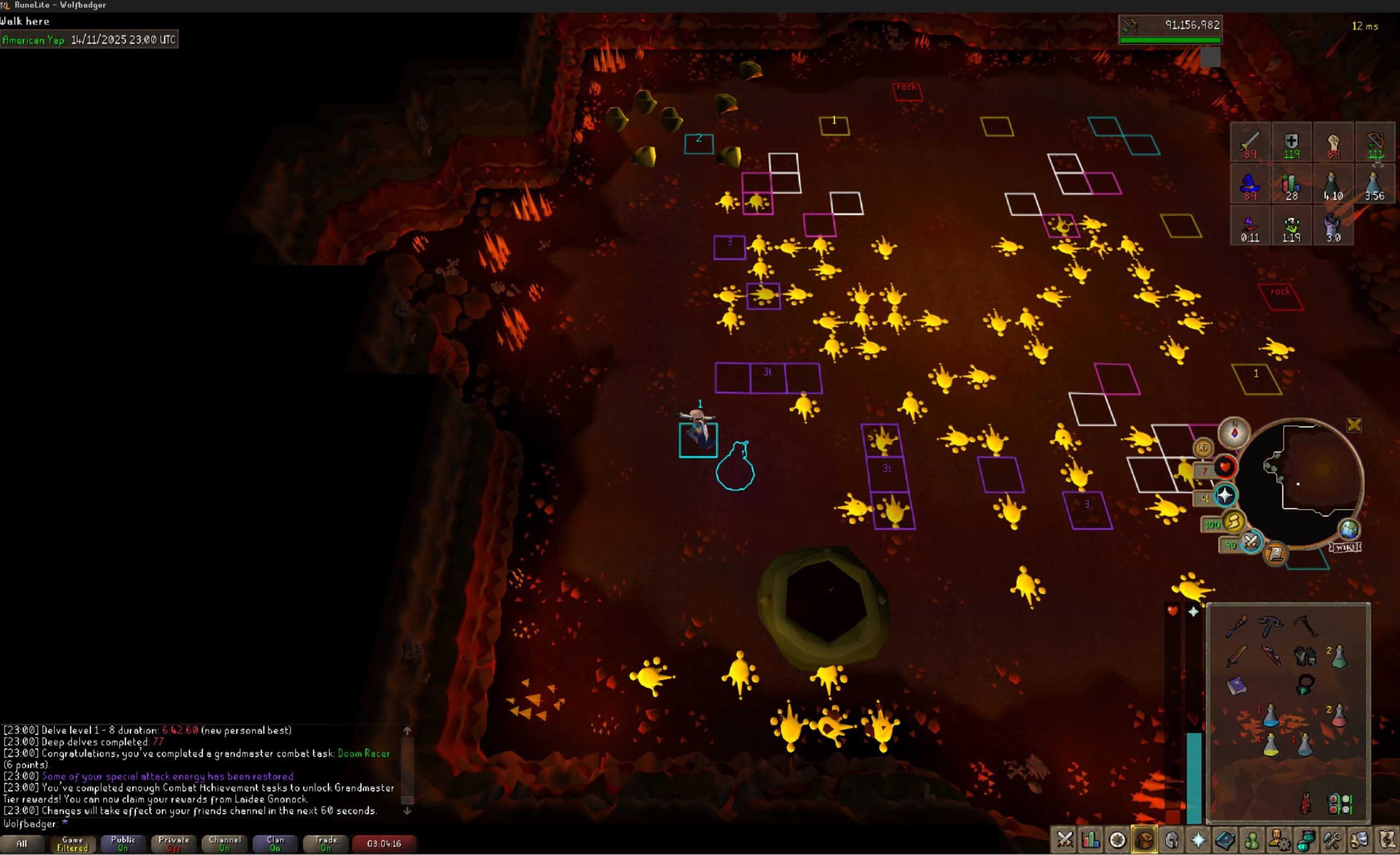Click the Wiki lookup banner
1400x855 pixels.
[x=1345, y=547]
